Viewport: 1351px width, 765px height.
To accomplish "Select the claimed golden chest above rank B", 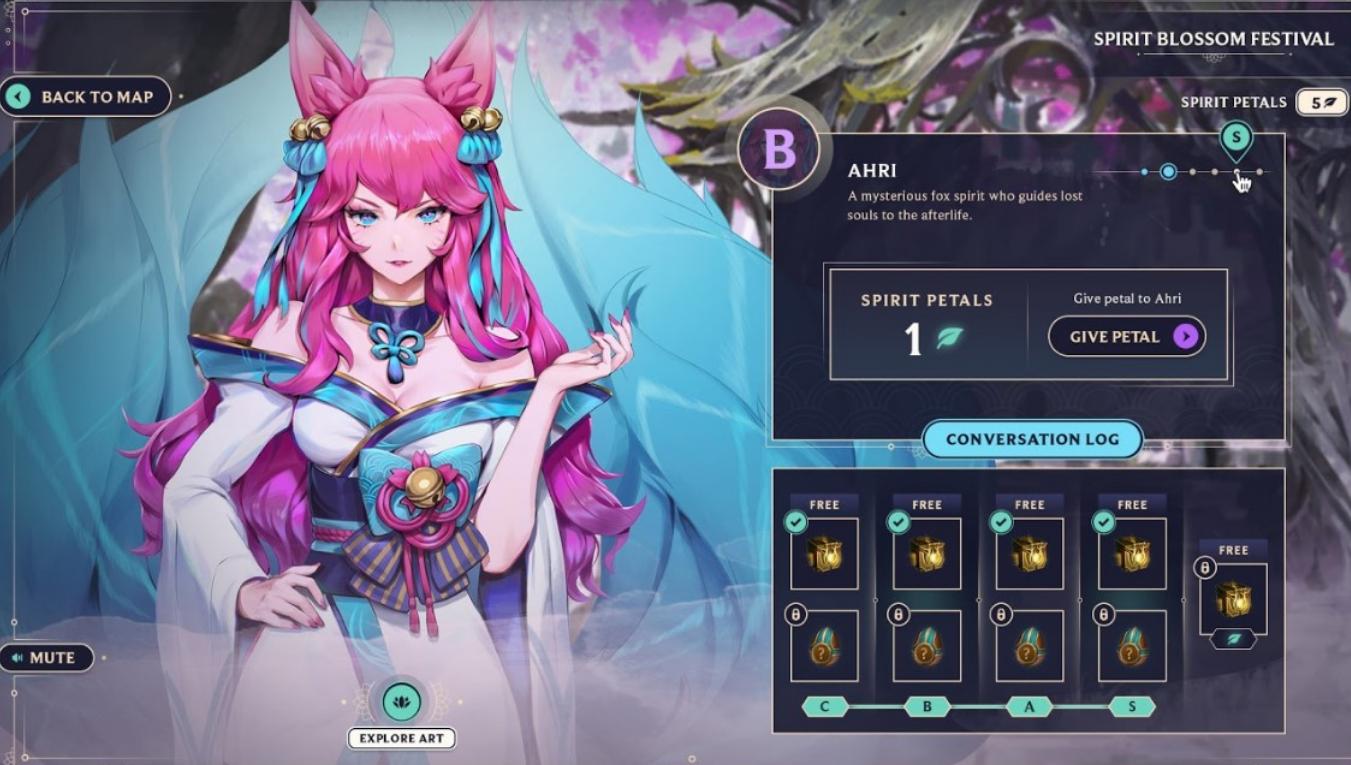I will 927,553.
